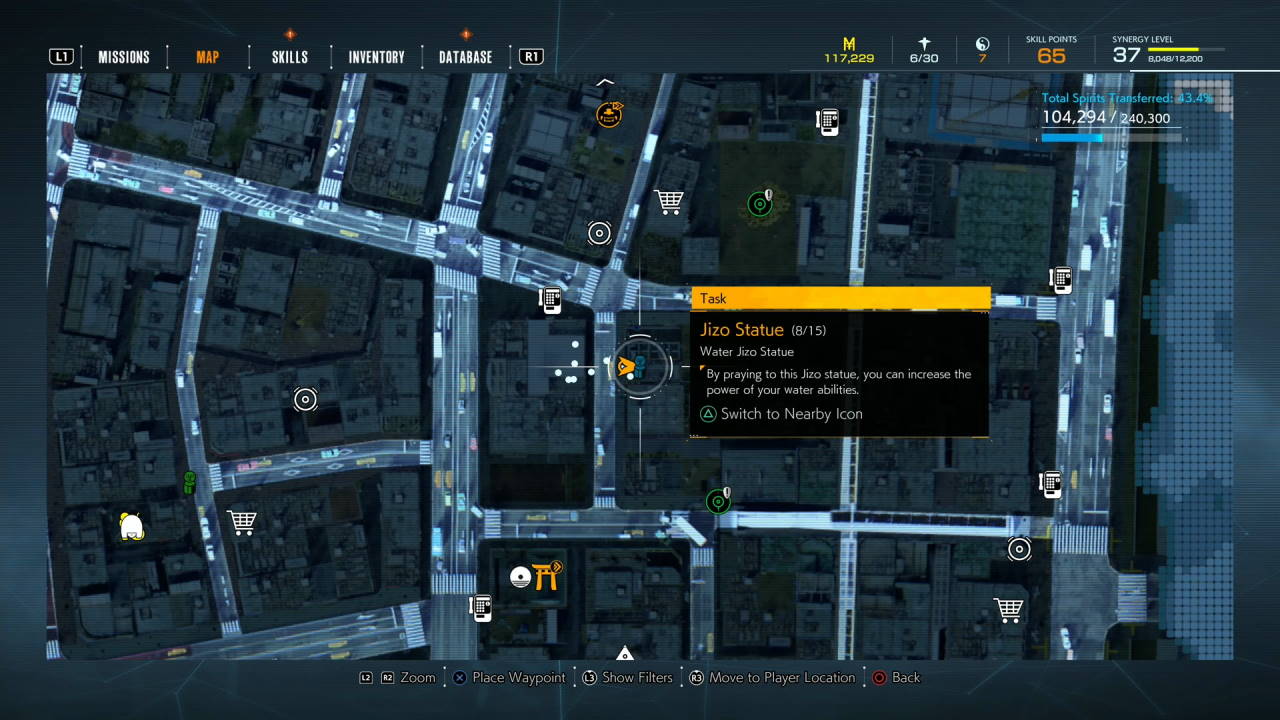This screenshot has height=720, width=1280.
Task: Open the INVENTORY tab
Action: tap(375, 57)
